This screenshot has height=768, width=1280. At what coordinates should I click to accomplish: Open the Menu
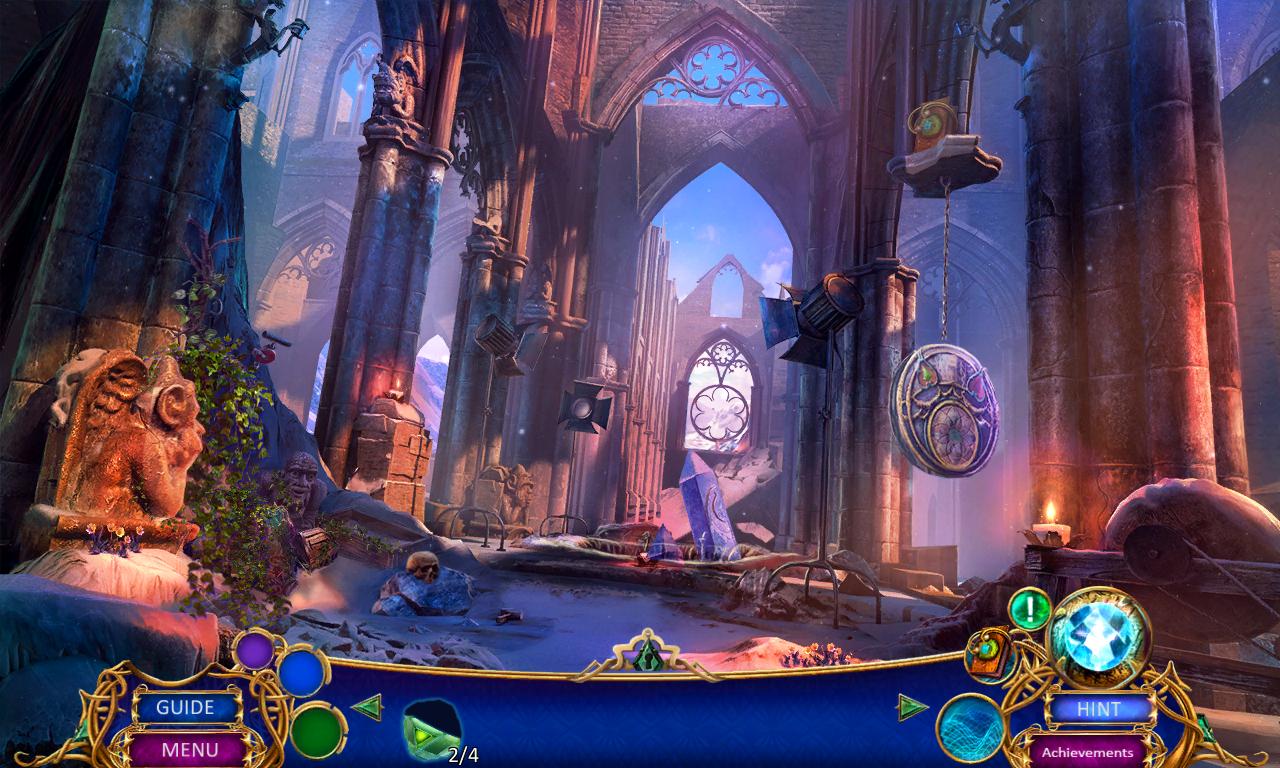(x=188, y=748)
